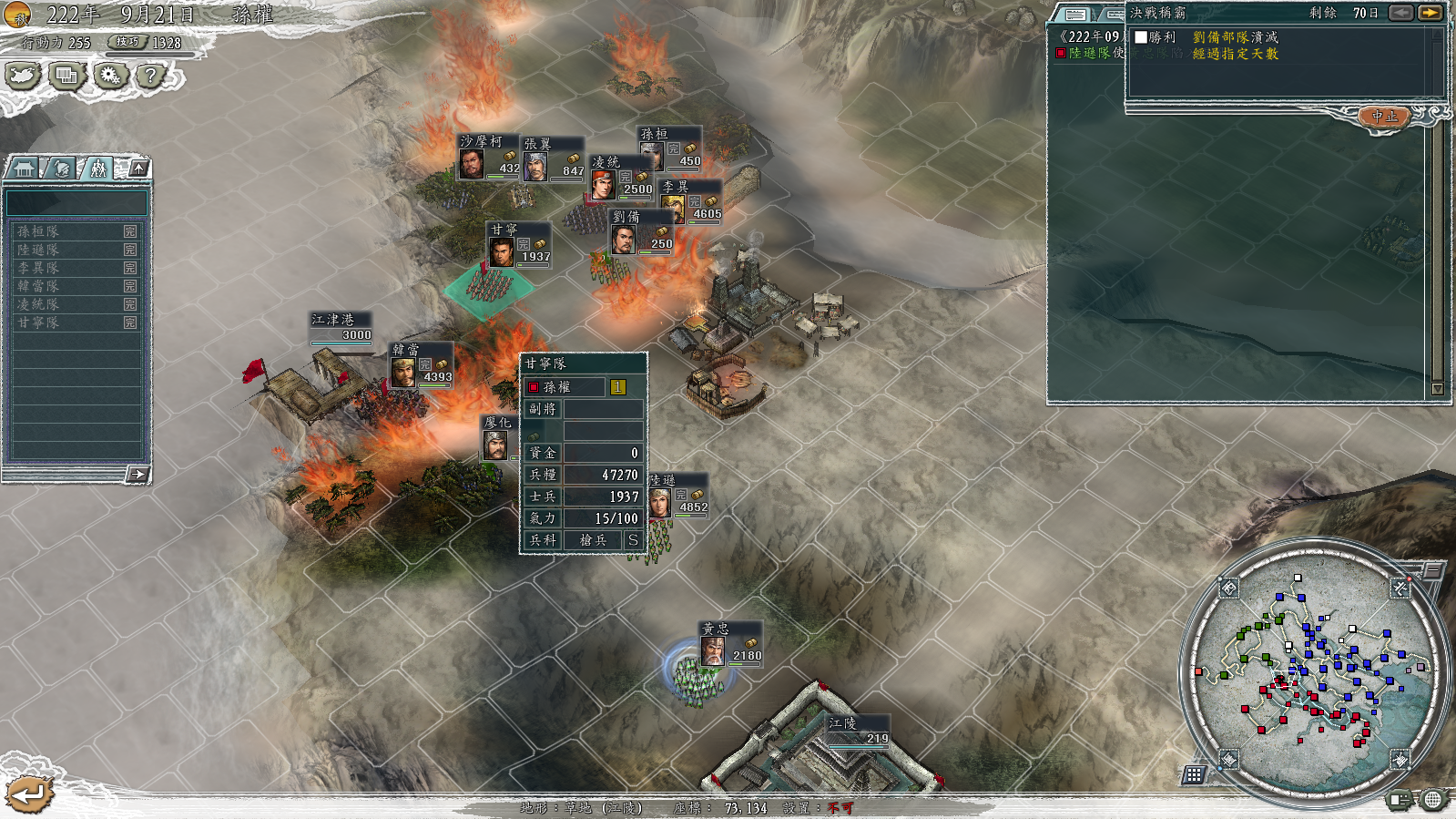This screenshot has height=819, width=1456.
Task: Toggle the 勝利 condition checkbox
Action: 1141,37
